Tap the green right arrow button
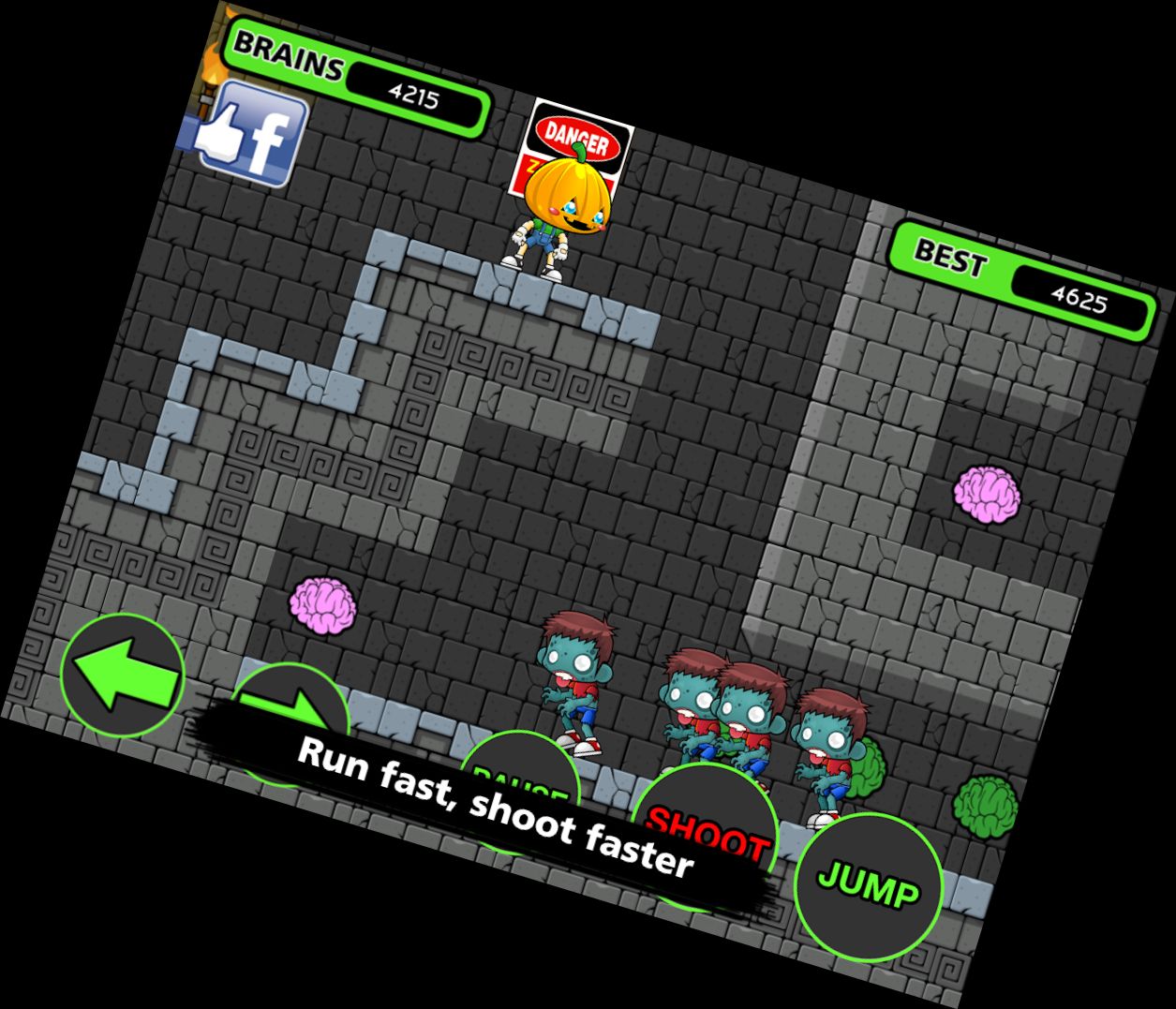 pyautogui.click(x=290, y=715)
